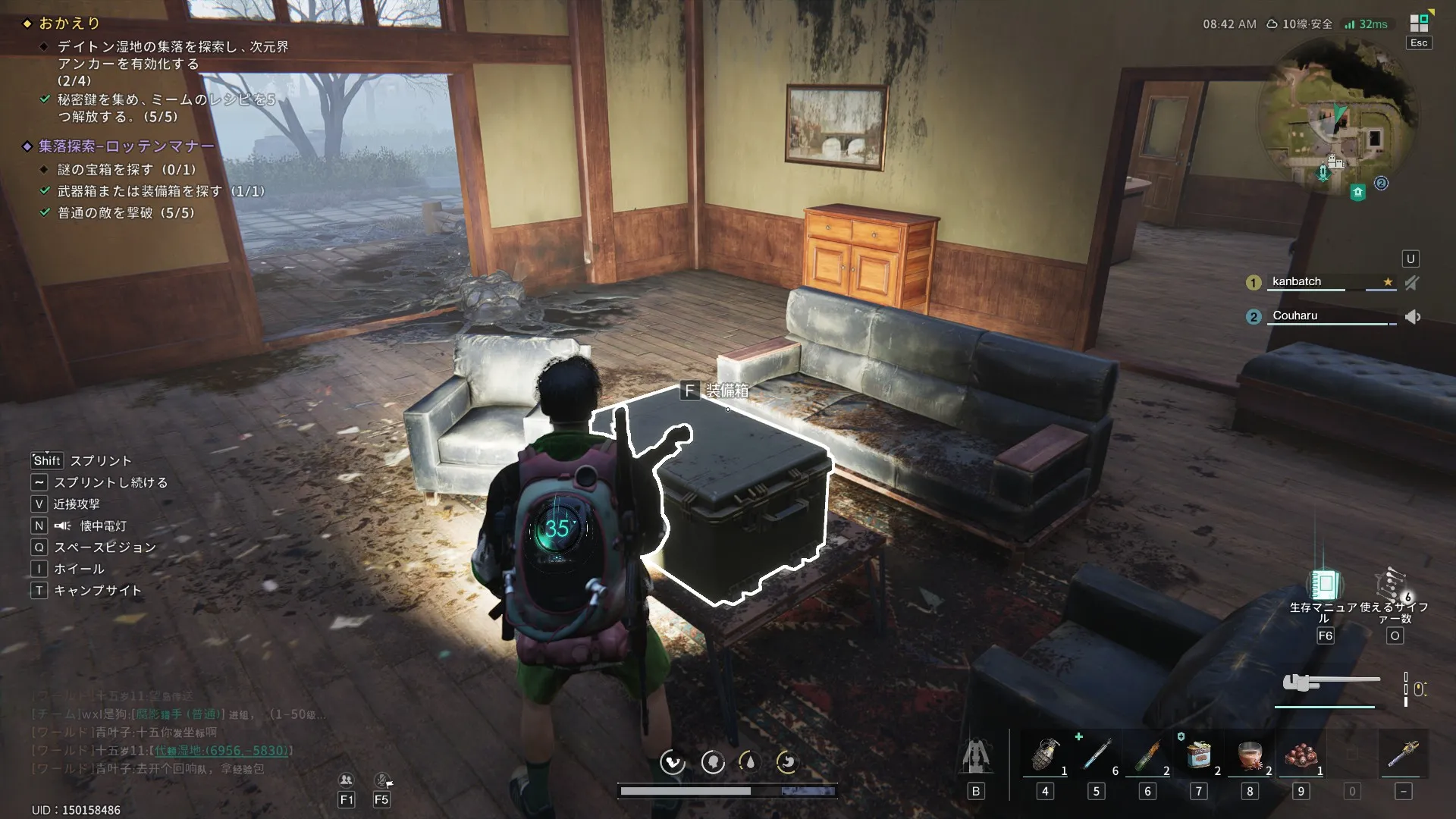Viewport: 1456px width, 819px height.
Task: Open the main menu grid icon
Action: (x=1418, y=23)
